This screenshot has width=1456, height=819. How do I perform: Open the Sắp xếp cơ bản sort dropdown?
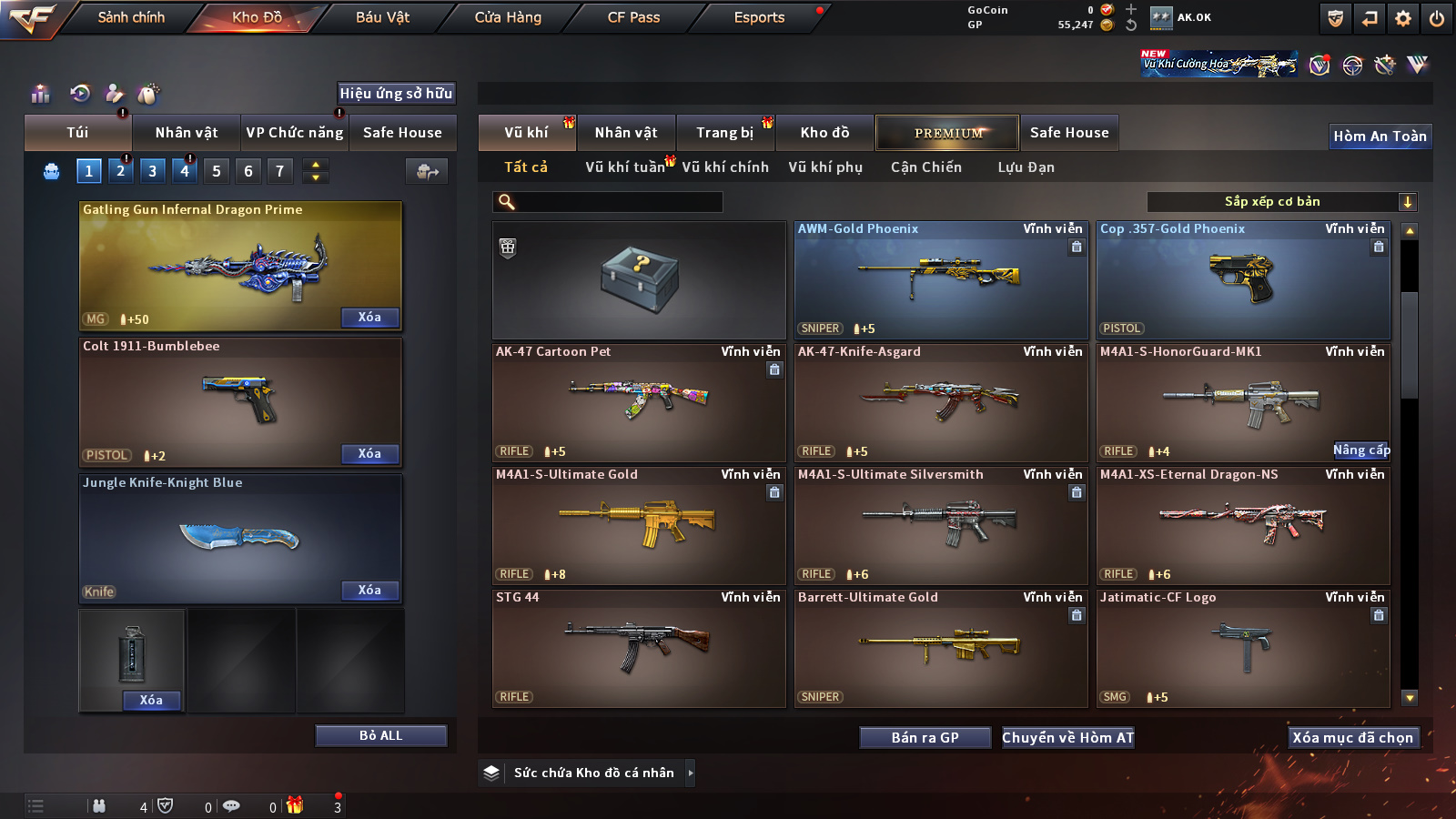click(x=1281, y=202)
